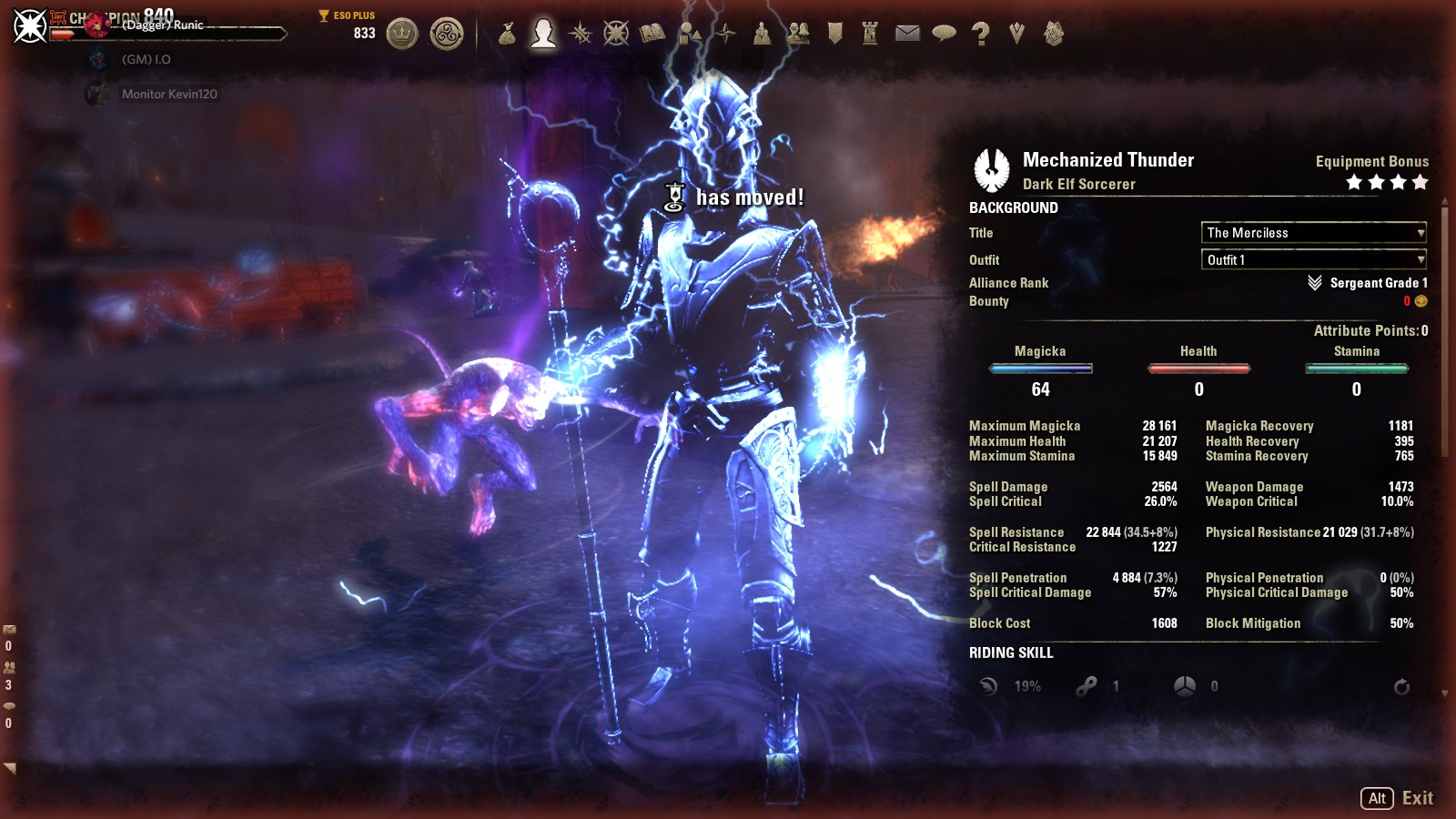Image resolution: width=1456 pixels, height=819 pixels.
Task: Open the Crown Store crown icon
Action: (x=401, y=35)
